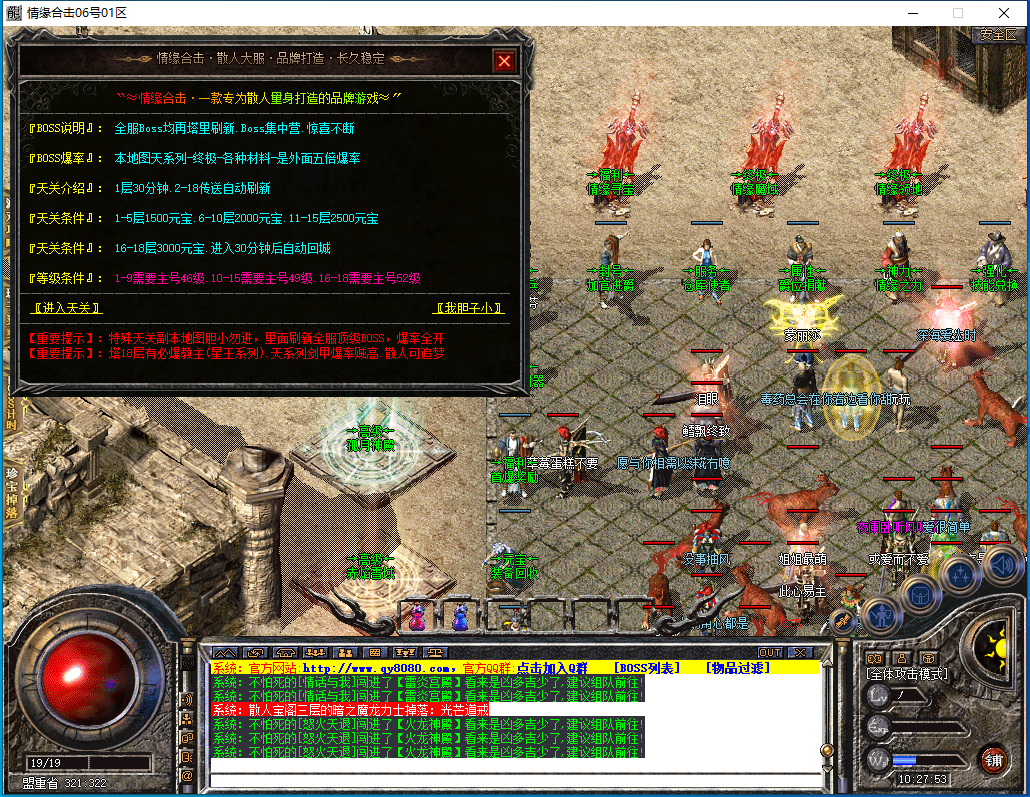This screenshot has height=797, width=1030.
Task: Close the game window
Action: pos(1004,13)
